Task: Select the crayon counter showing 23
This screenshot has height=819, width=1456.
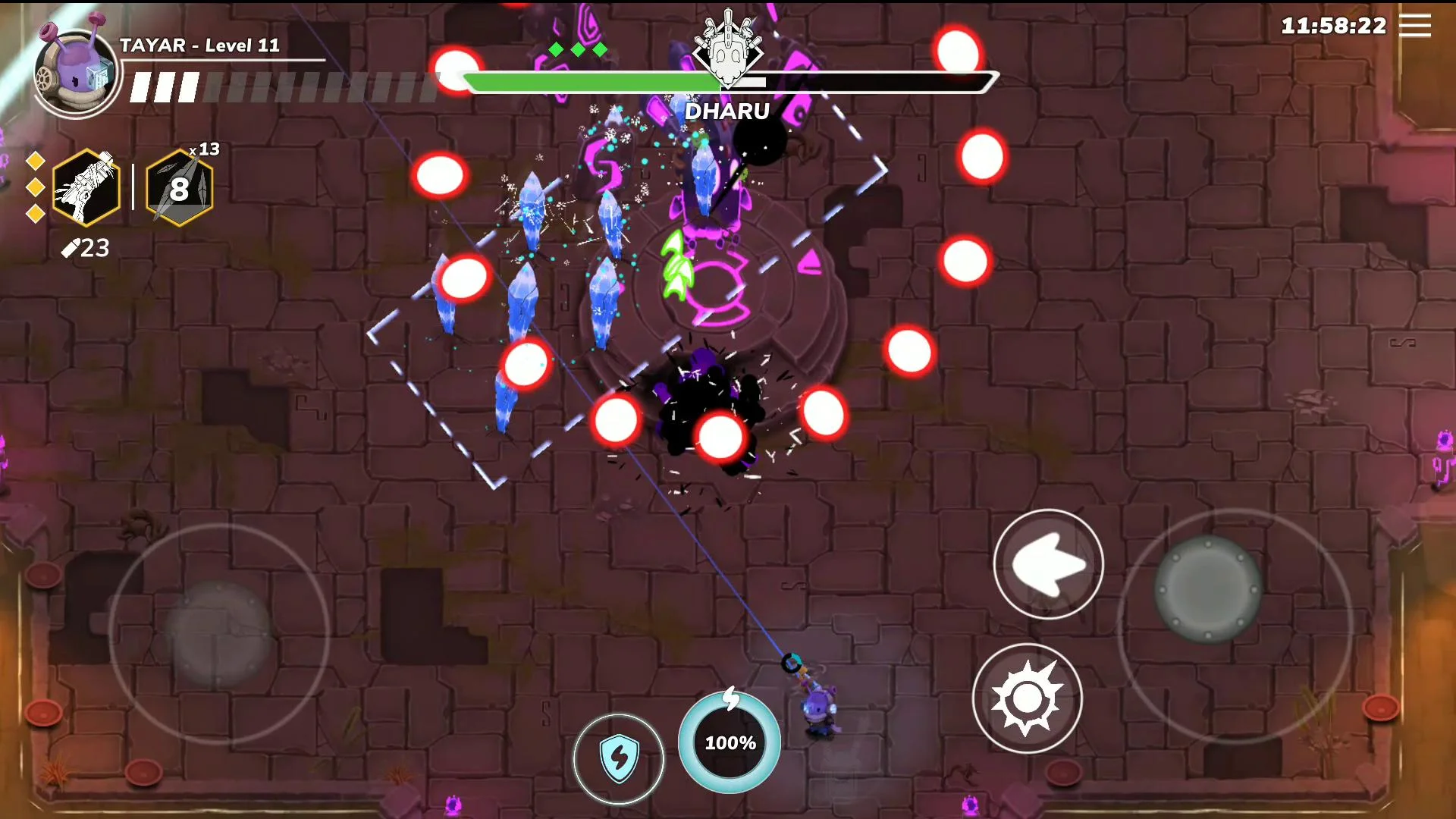Action: [x=86, y=249]
